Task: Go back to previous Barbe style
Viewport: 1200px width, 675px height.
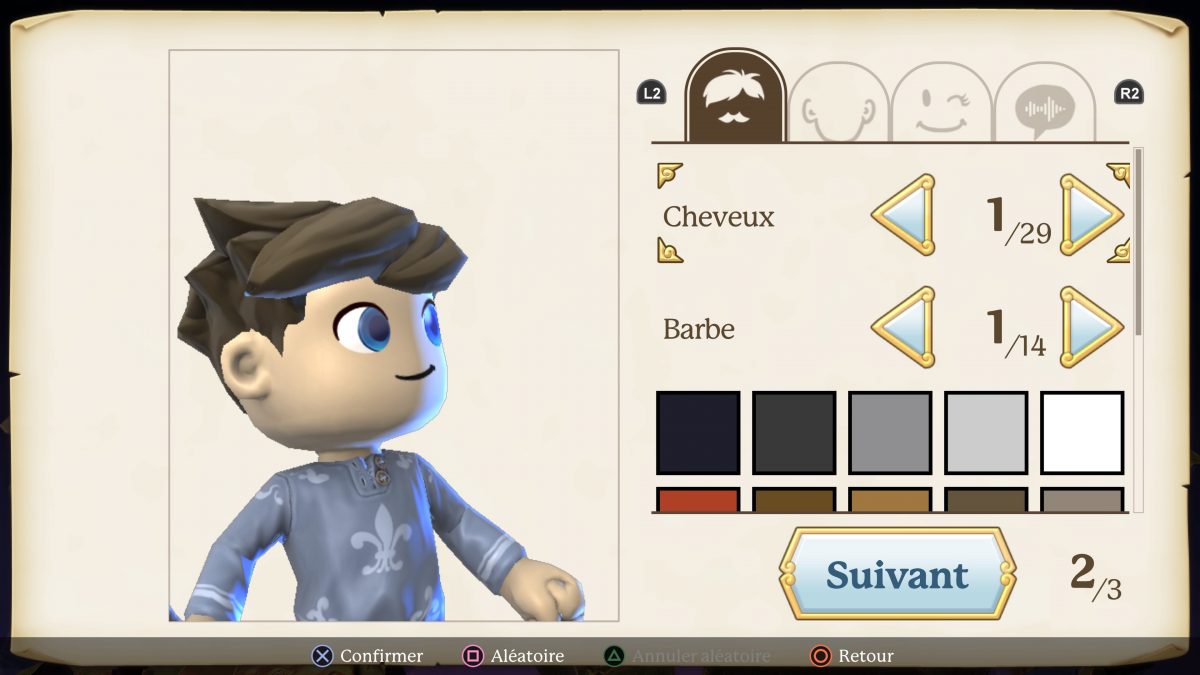Action: click(904, 327)
